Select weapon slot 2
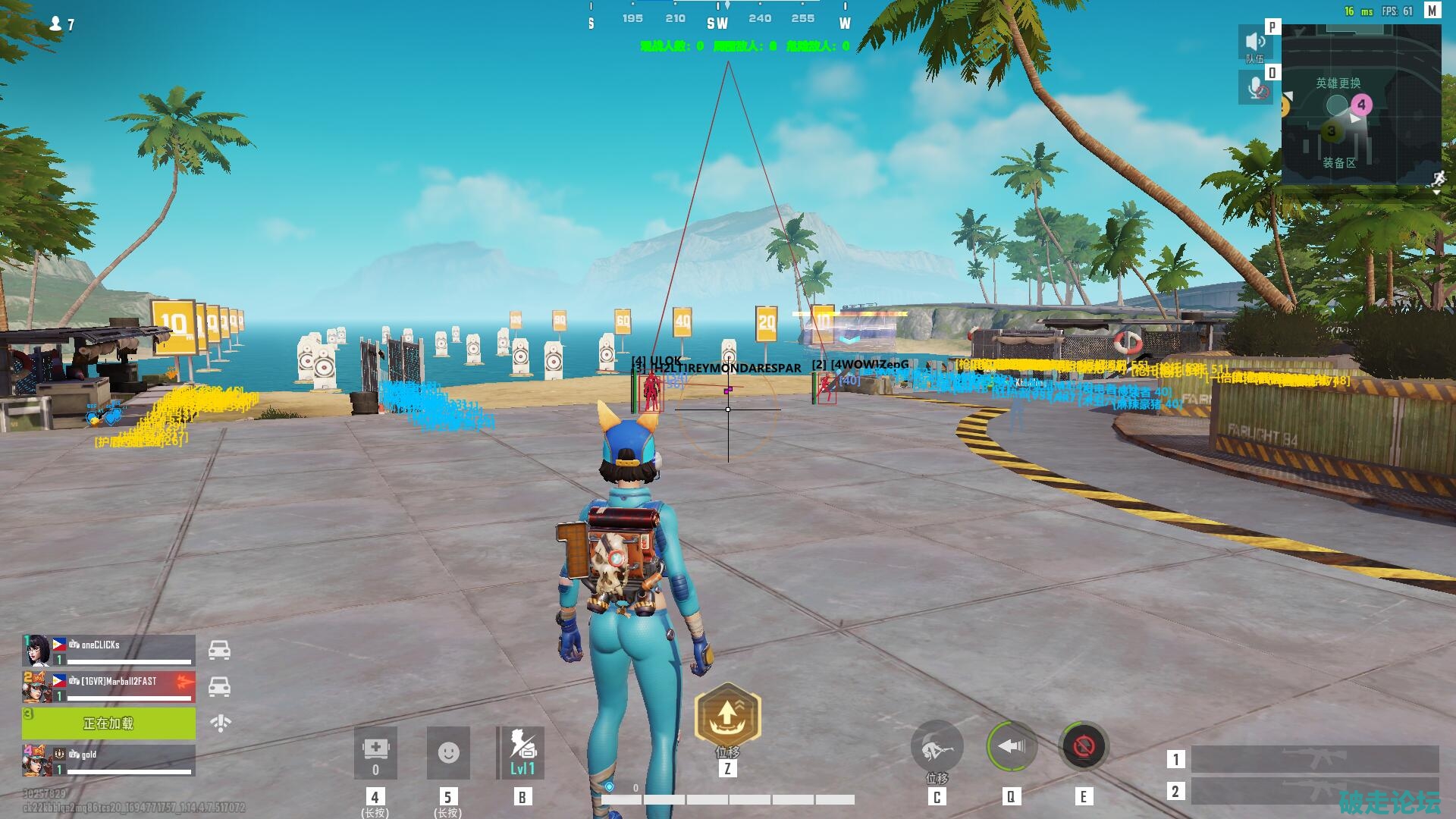This screenshot has width=1456, height=819. point(1314,791)
